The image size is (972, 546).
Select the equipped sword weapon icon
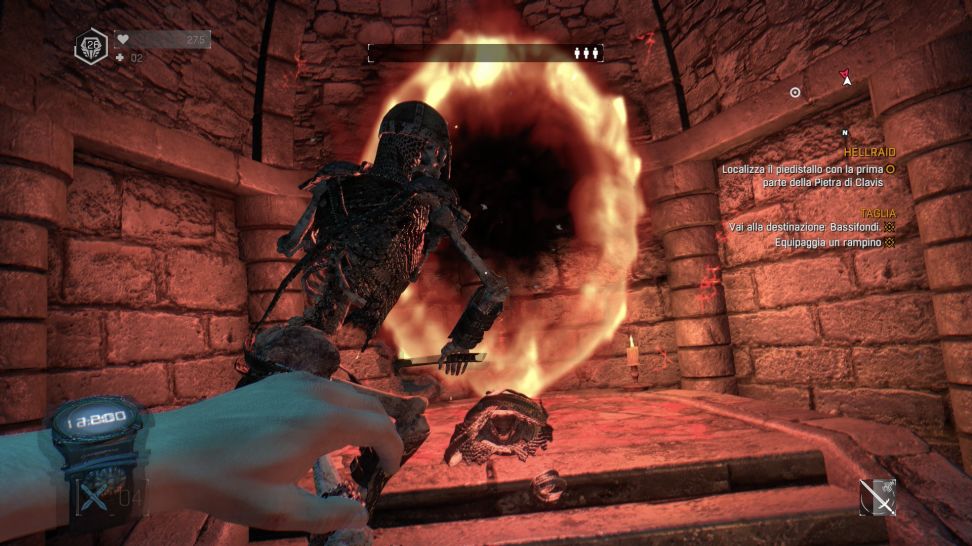[x=877, y=497]
